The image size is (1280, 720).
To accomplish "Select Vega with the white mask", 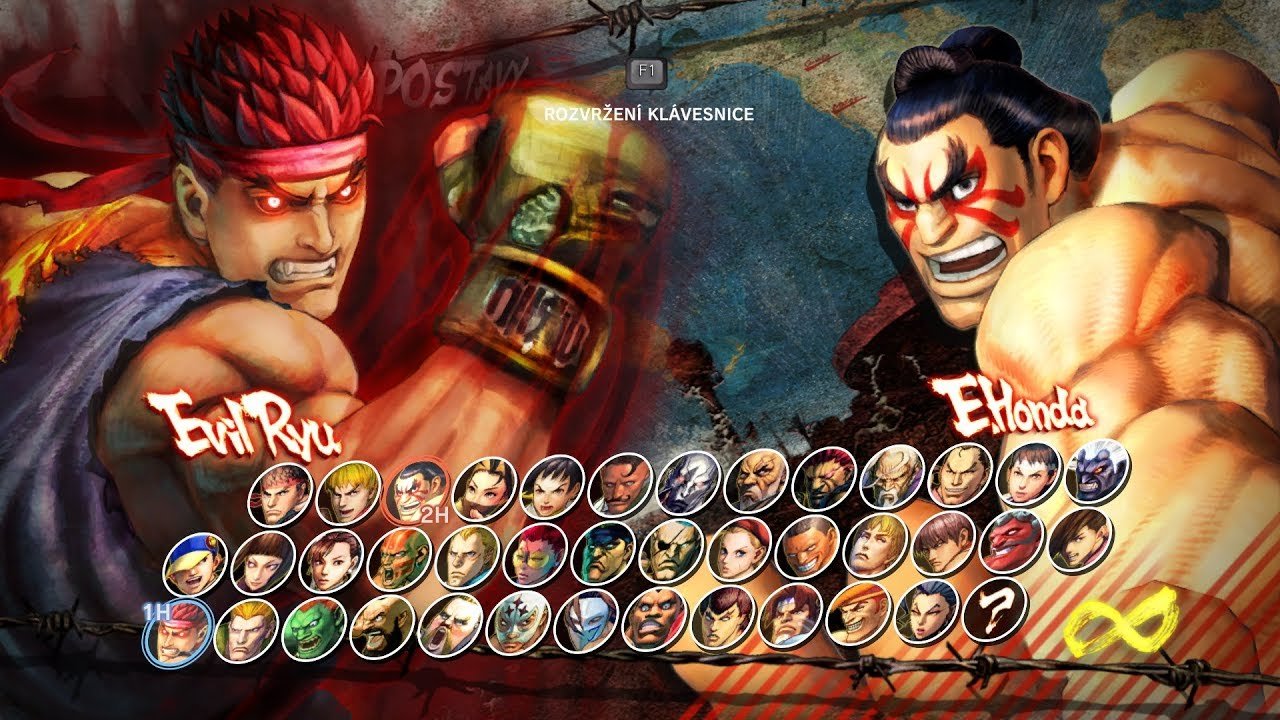I will [x=587, y=620].
